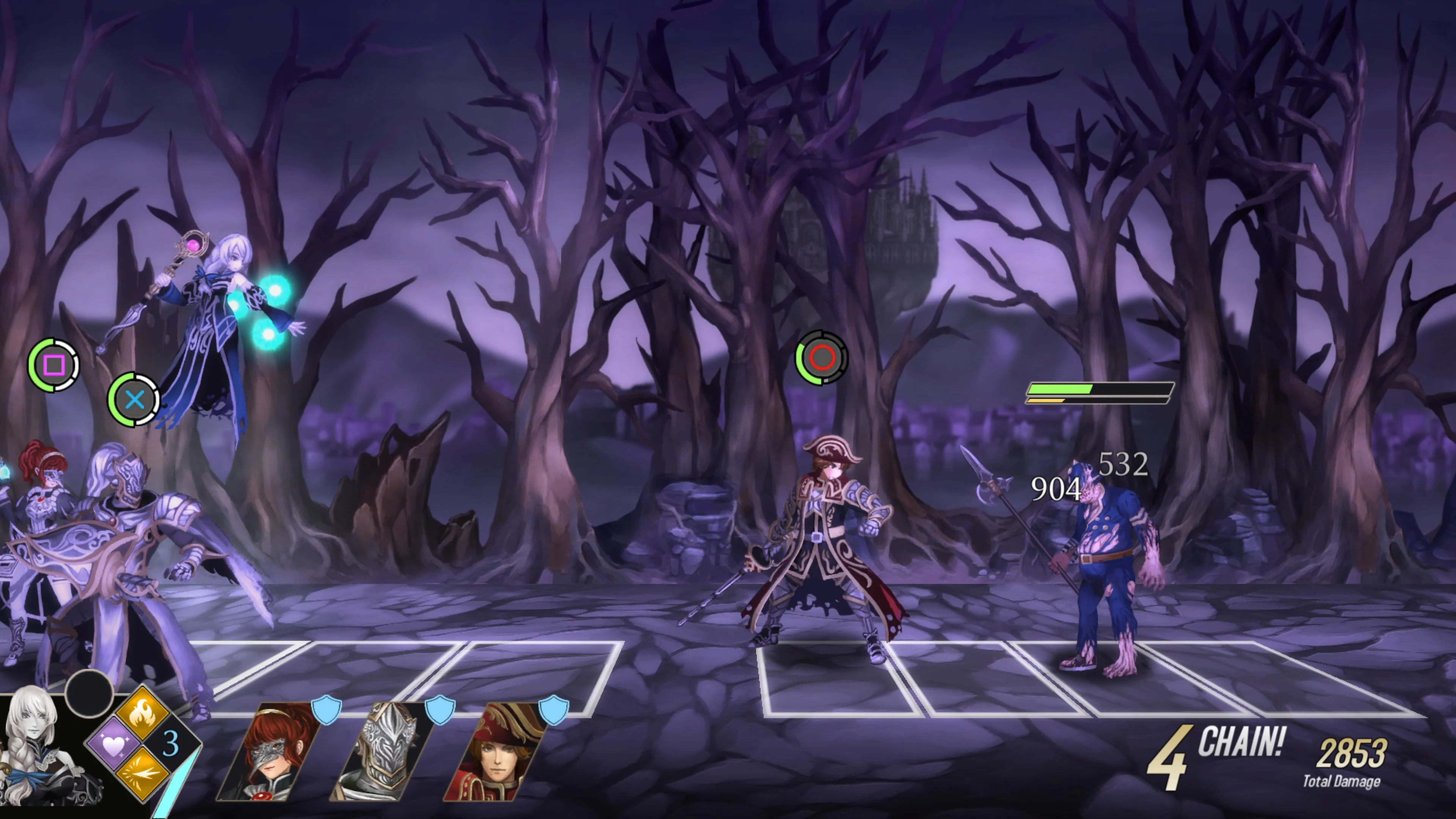
Task: Tap the X button prompt with green ring
Action: point(134,401)
